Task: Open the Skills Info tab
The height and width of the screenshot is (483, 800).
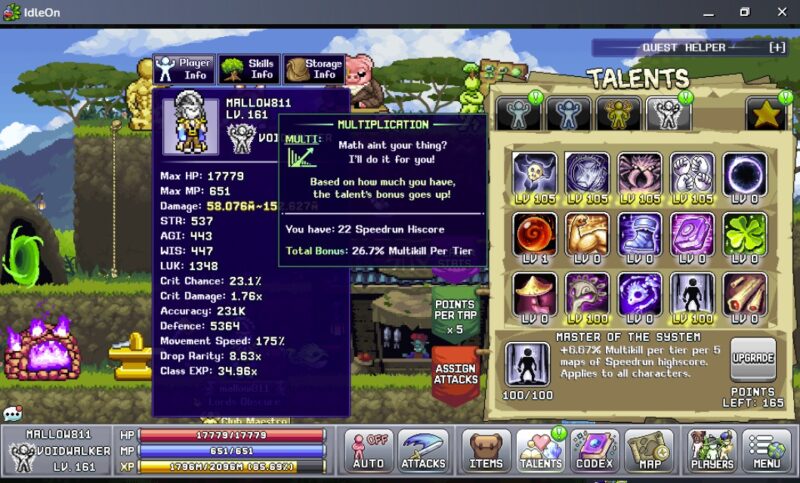Action: coord(249,68)
